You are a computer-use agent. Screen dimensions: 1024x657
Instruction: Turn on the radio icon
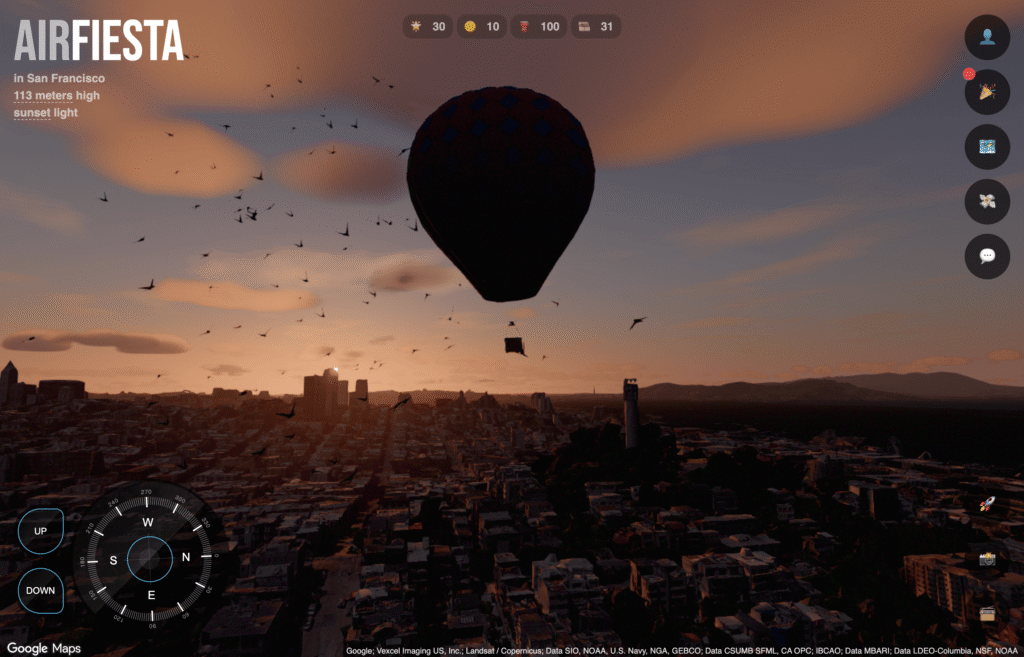pos(988,613)
